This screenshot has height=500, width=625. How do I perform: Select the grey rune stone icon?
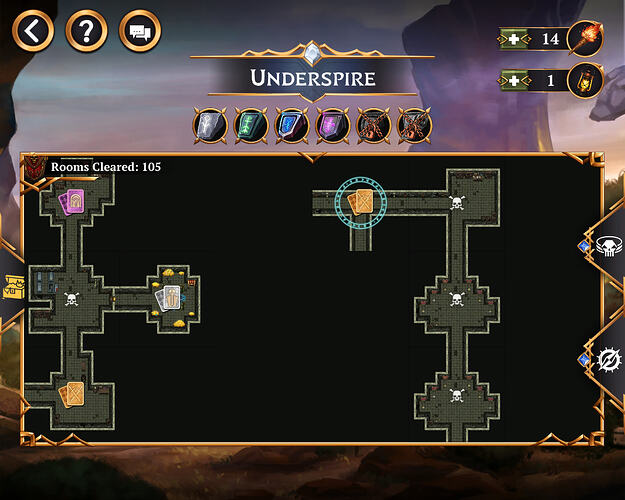208,125
